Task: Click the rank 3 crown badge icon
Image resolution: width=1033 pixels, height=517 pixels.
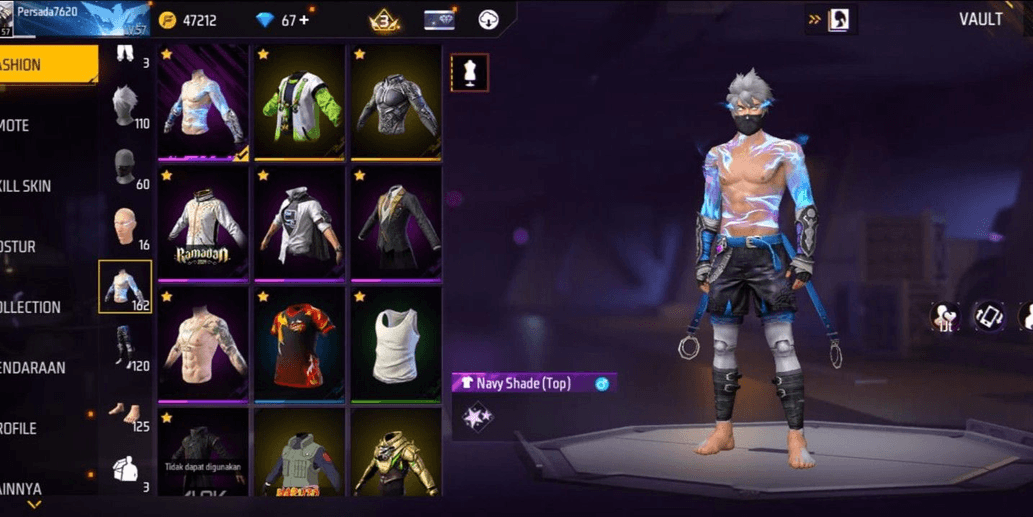Action: (385, 20)
